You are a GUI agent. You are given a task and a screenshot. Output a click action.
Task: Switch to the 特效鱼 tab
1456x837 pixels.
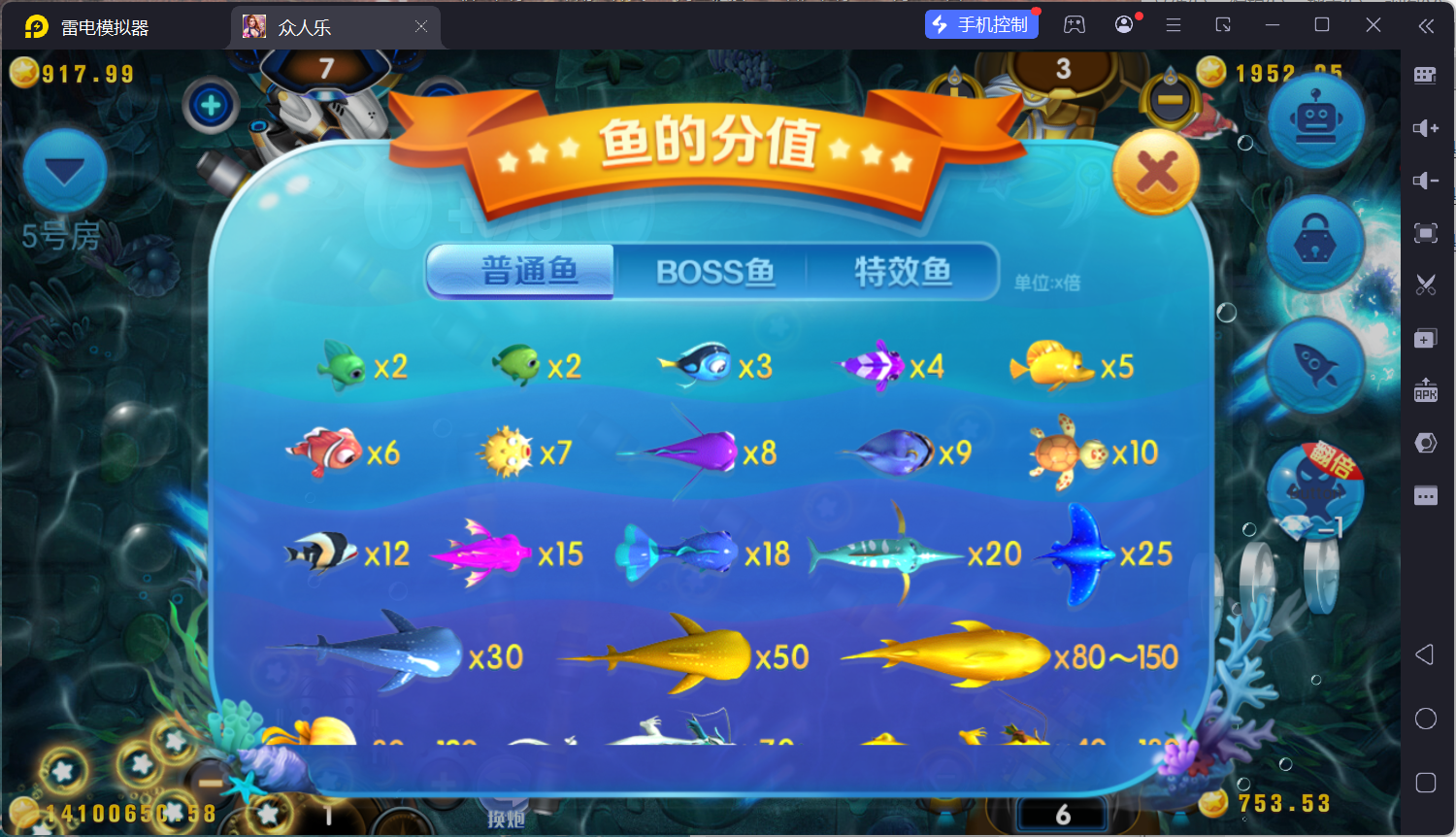tap(904, 272)
